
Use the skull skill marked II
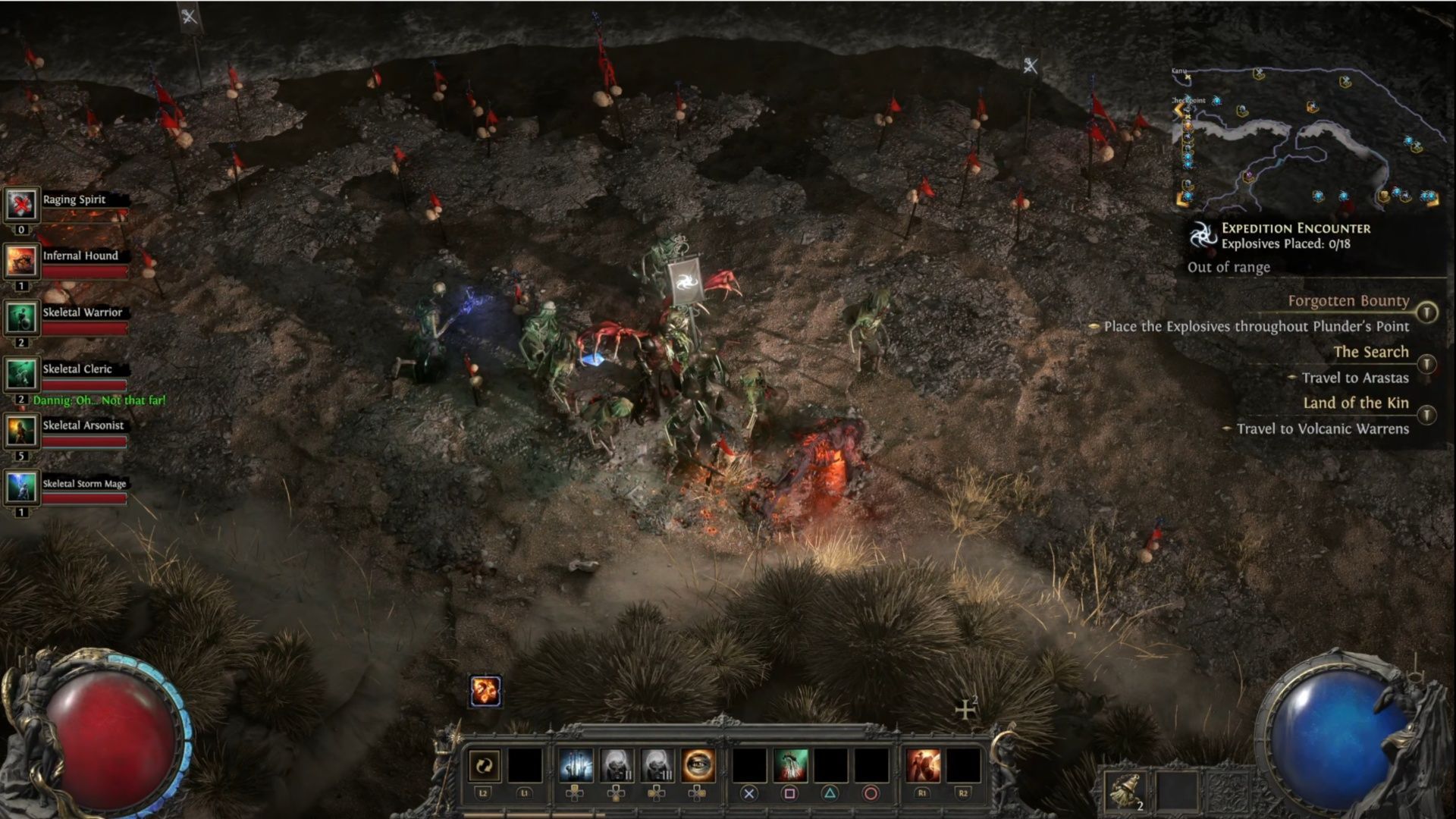tap(617, 766)
